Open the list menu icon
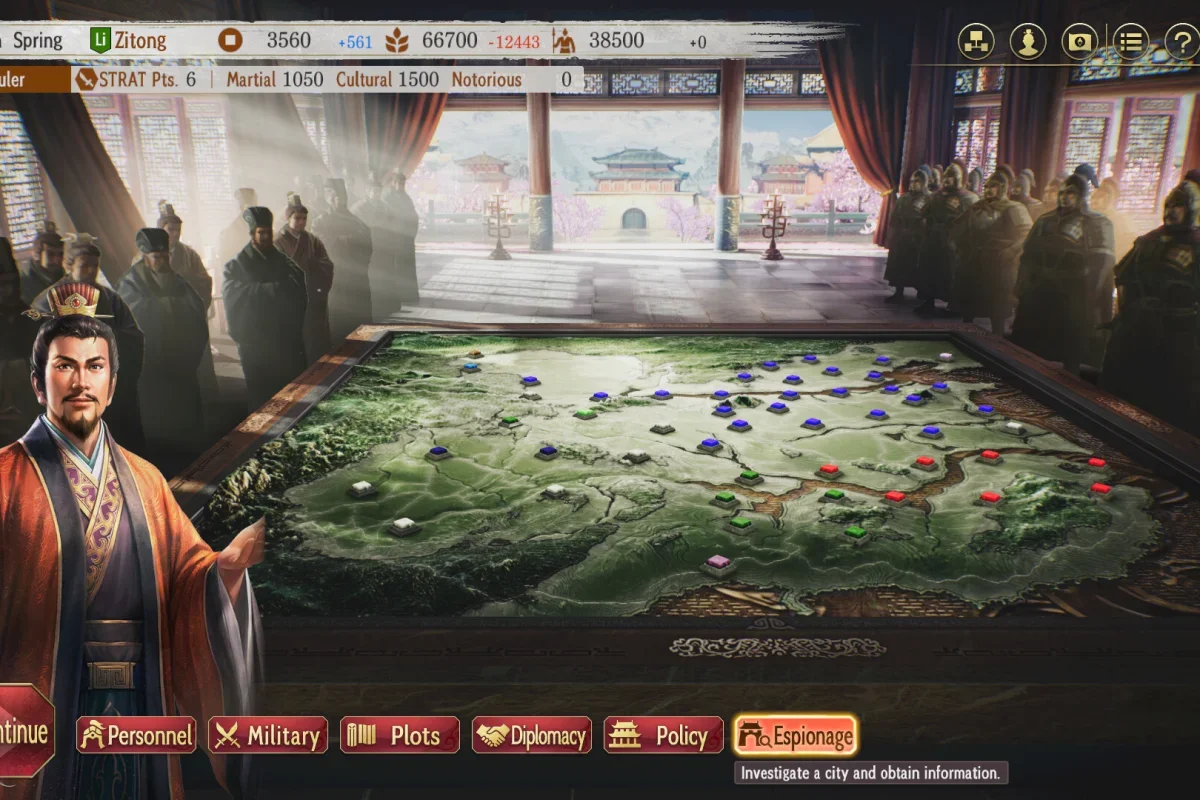The width and height of the screenshot is (1200, 800). point(1131,41)
